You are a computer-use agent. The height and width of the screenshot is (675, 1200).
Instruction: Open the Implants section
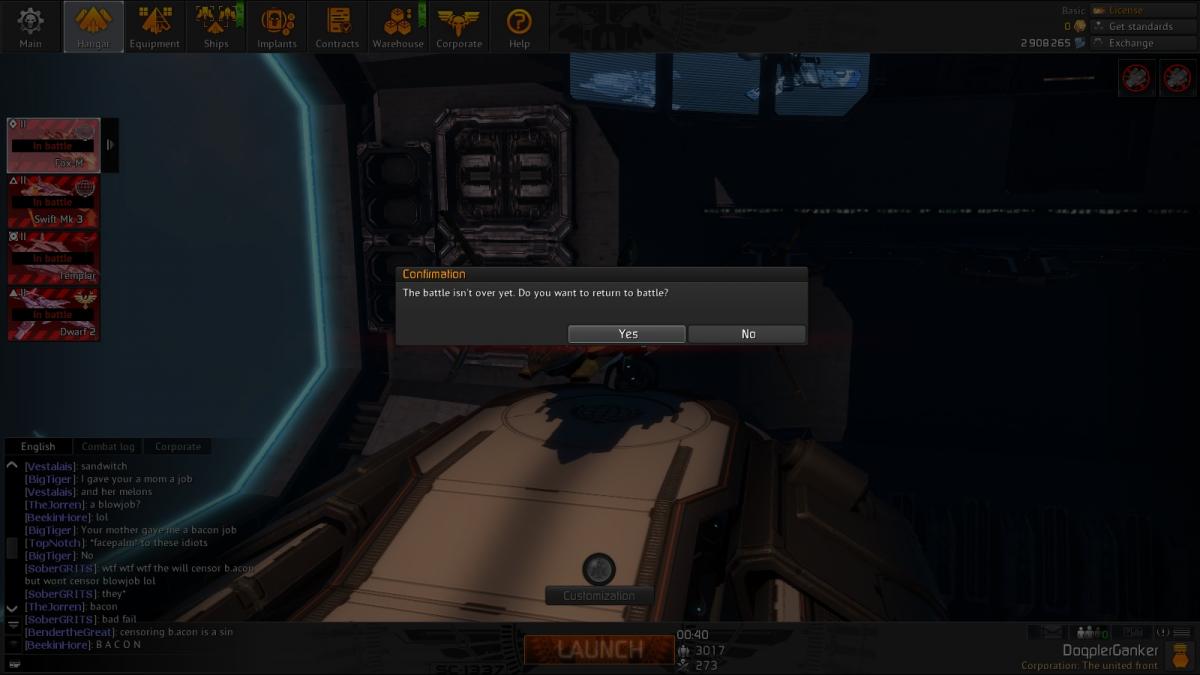click(x=277, y=27)
